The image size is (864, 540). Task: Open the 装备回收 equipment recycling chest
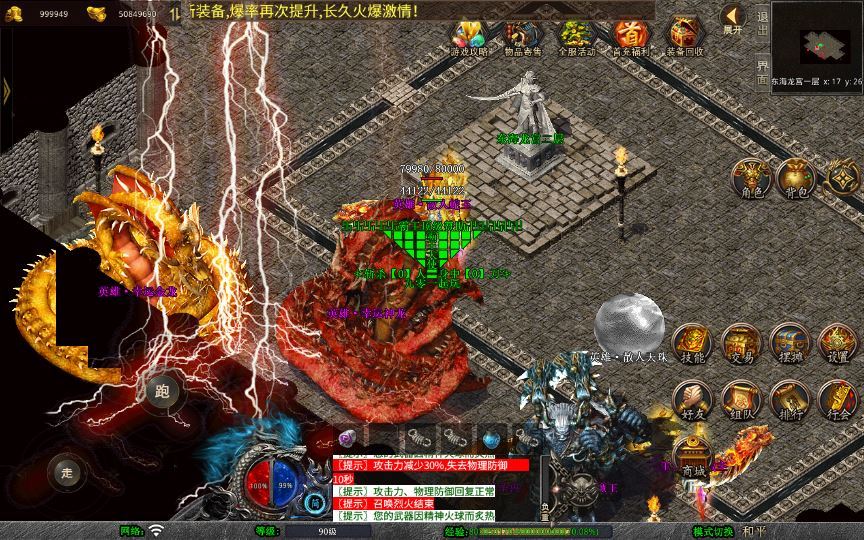(x=684, y=37)
